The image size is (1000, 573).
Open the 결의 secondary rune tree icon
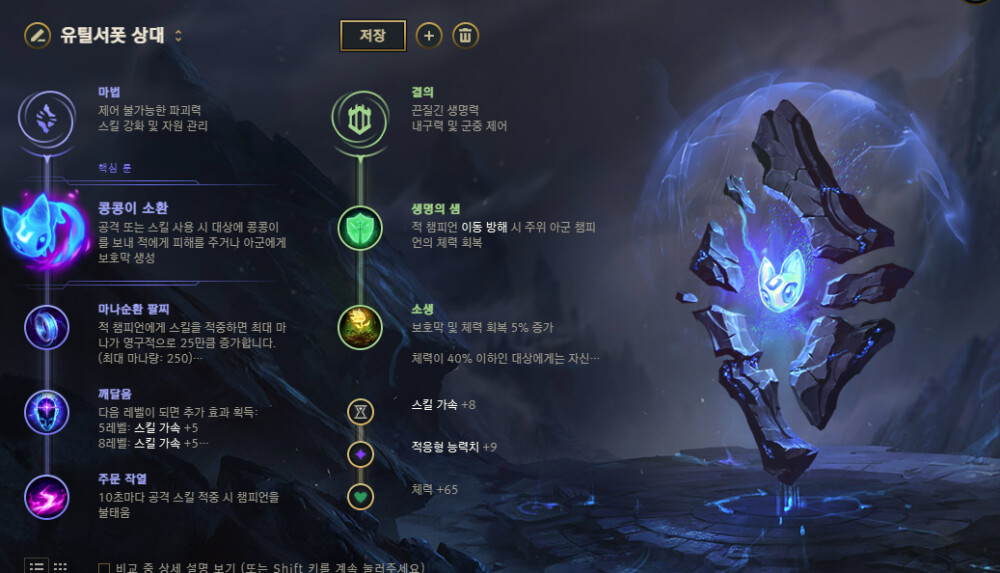[359, 118]
